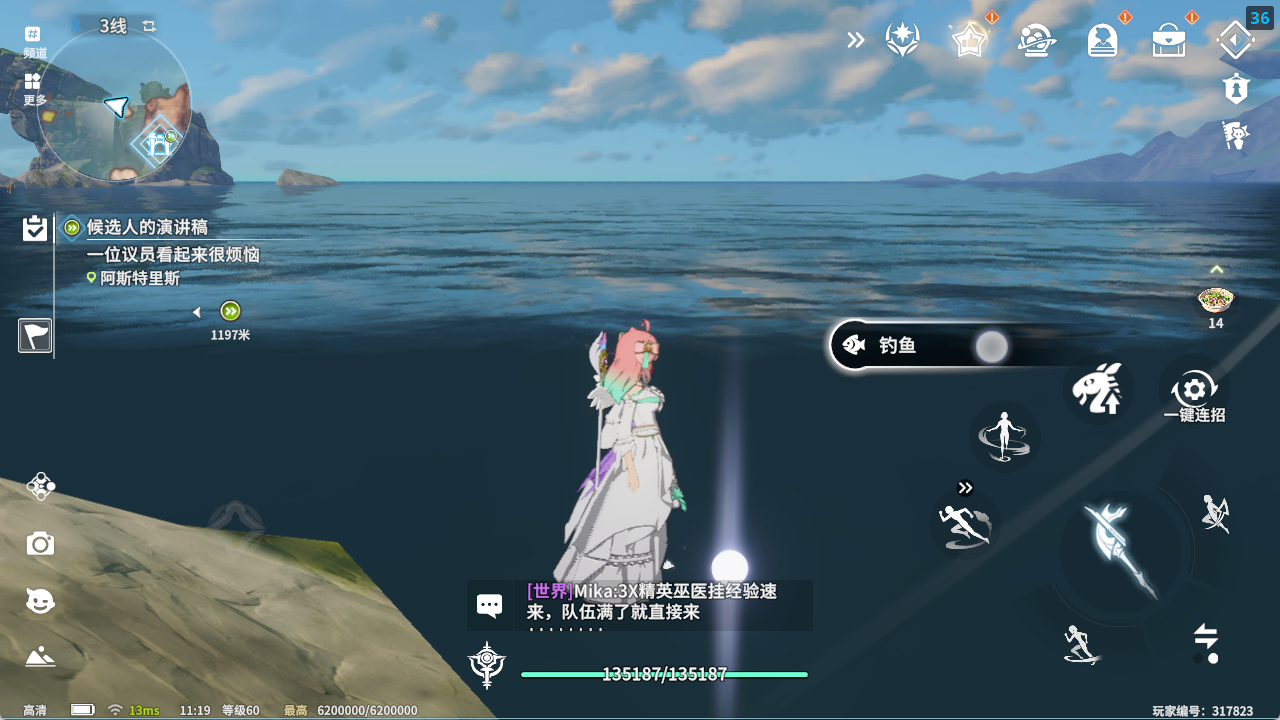Open the circular minimap
This screenshot has width=1280, height=720.
[x=114, y=106]
